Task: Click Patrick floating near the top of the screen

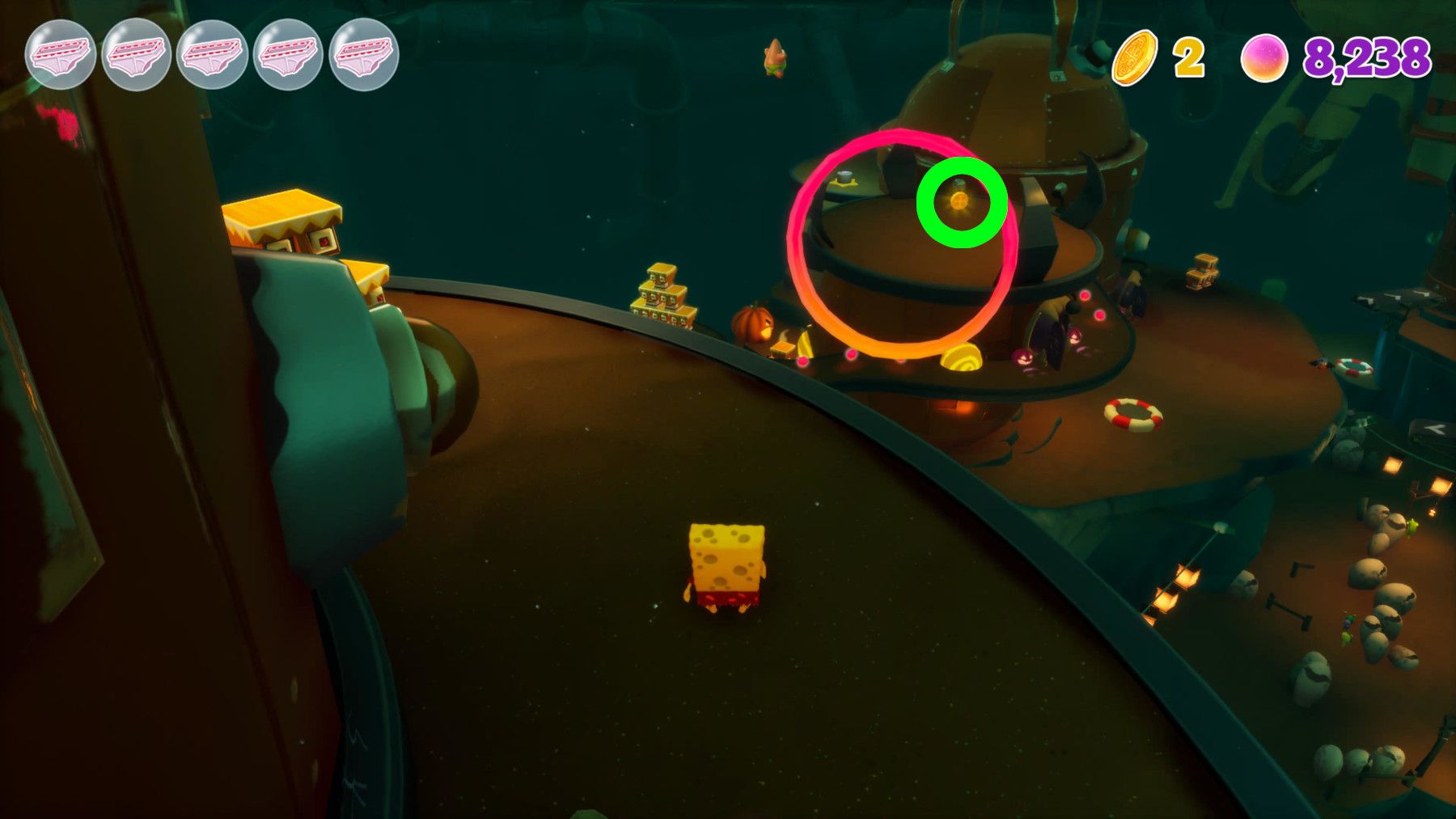Action: click(775, 59)
